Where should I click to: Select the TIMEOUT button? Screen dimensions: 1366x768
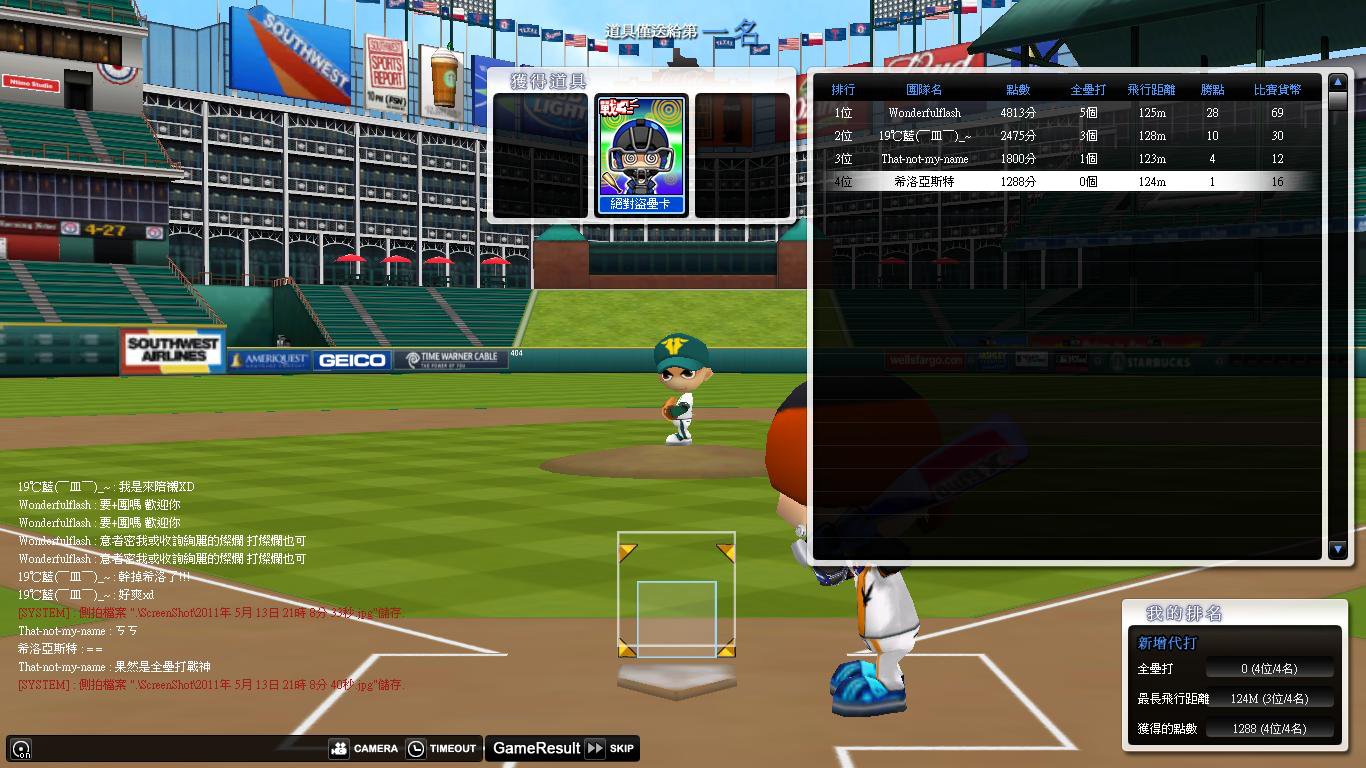pos(442,748)
